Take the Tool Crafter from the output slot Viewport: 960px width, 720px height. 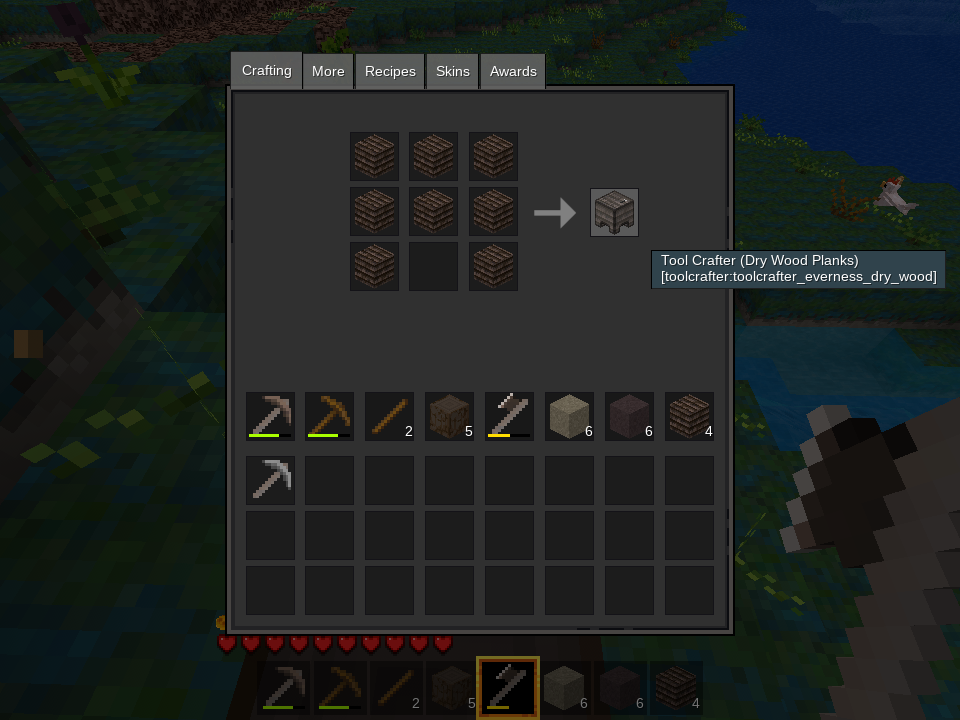point(614,212)
